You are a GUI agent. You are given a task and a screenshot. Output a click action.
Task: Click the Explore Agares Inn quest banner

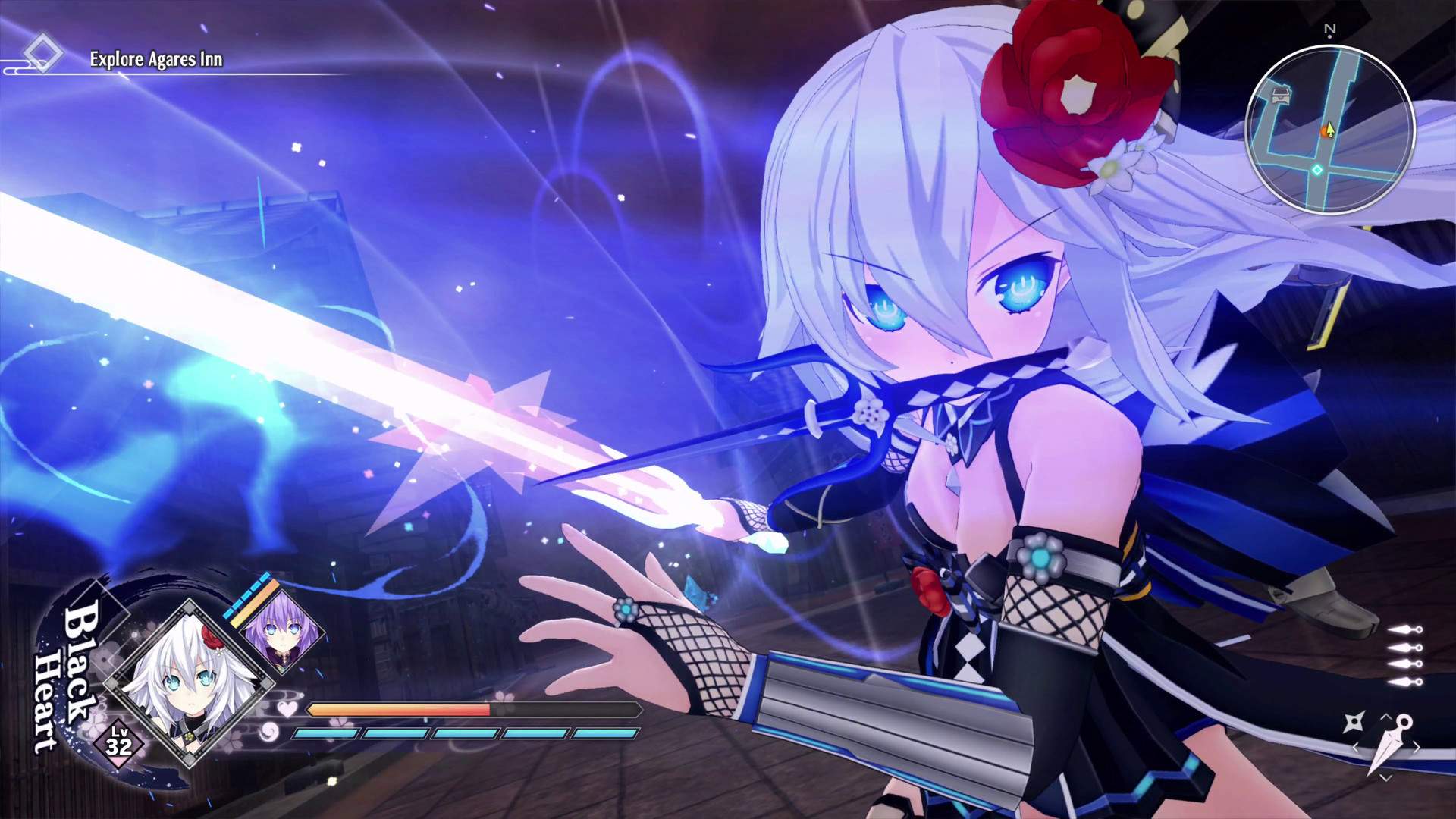pos(155,60)
